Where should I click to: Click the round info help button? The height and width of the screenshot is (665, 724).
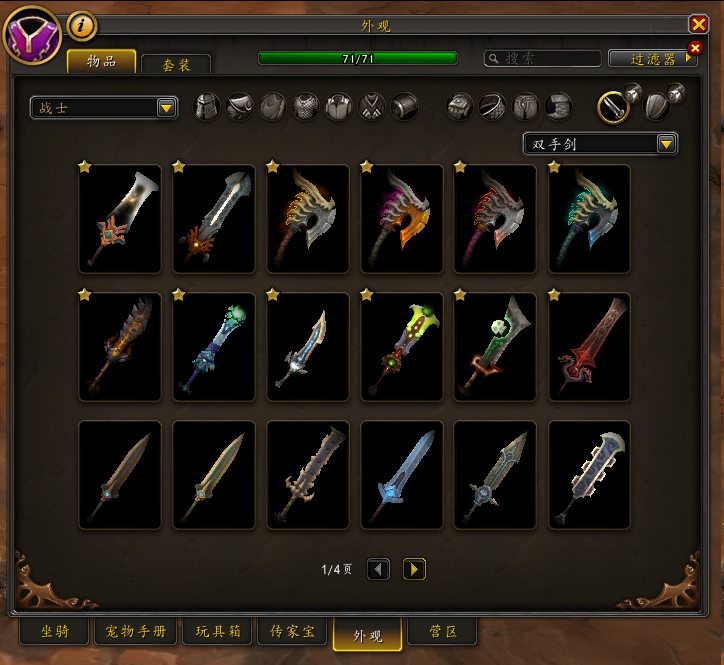pyautogui.click(x=81, y=25)
